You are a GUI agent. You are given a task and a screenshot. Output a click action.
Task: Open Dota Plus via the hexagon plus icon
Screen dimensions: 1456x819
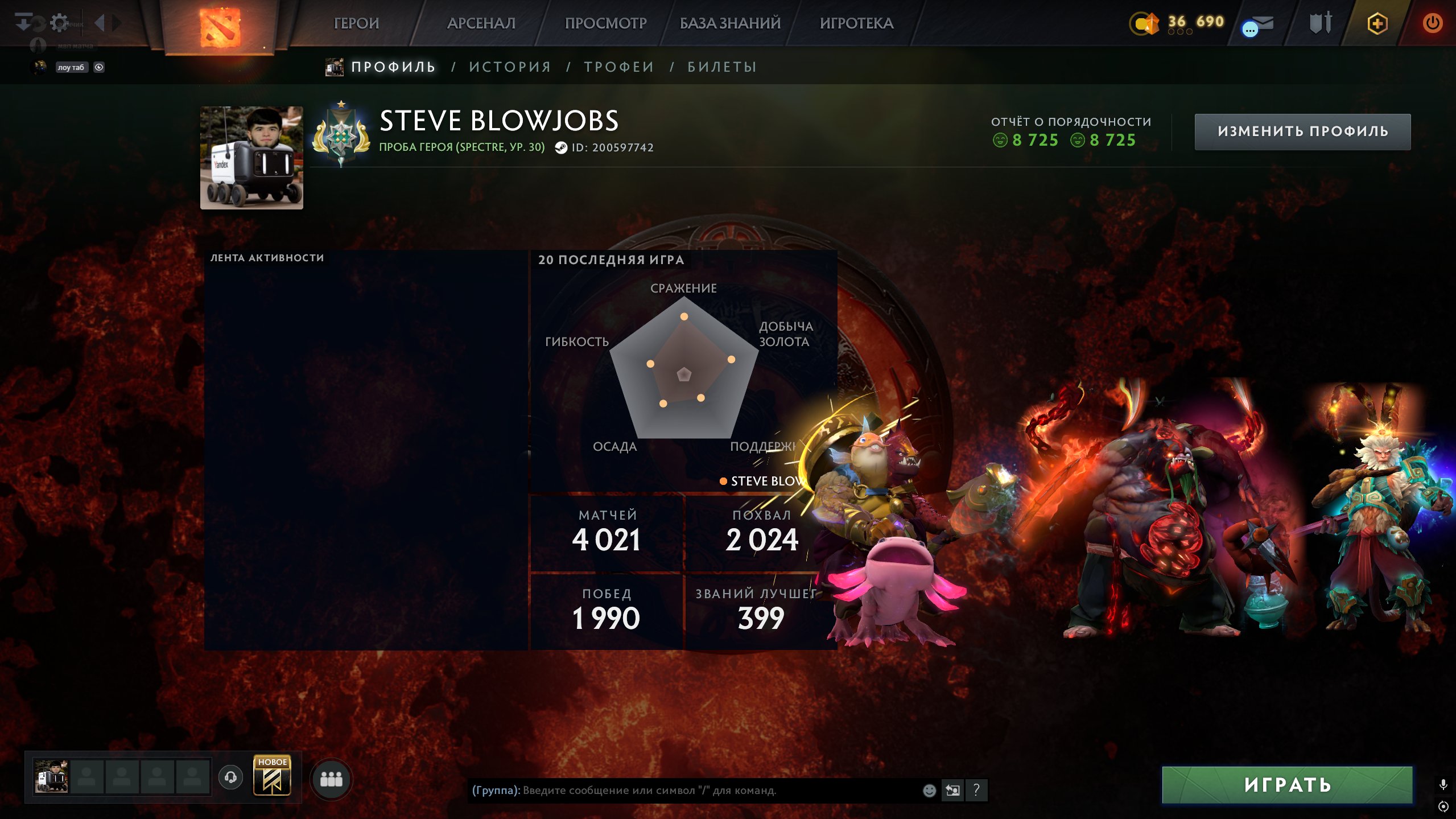click(x=1377, y=23)
